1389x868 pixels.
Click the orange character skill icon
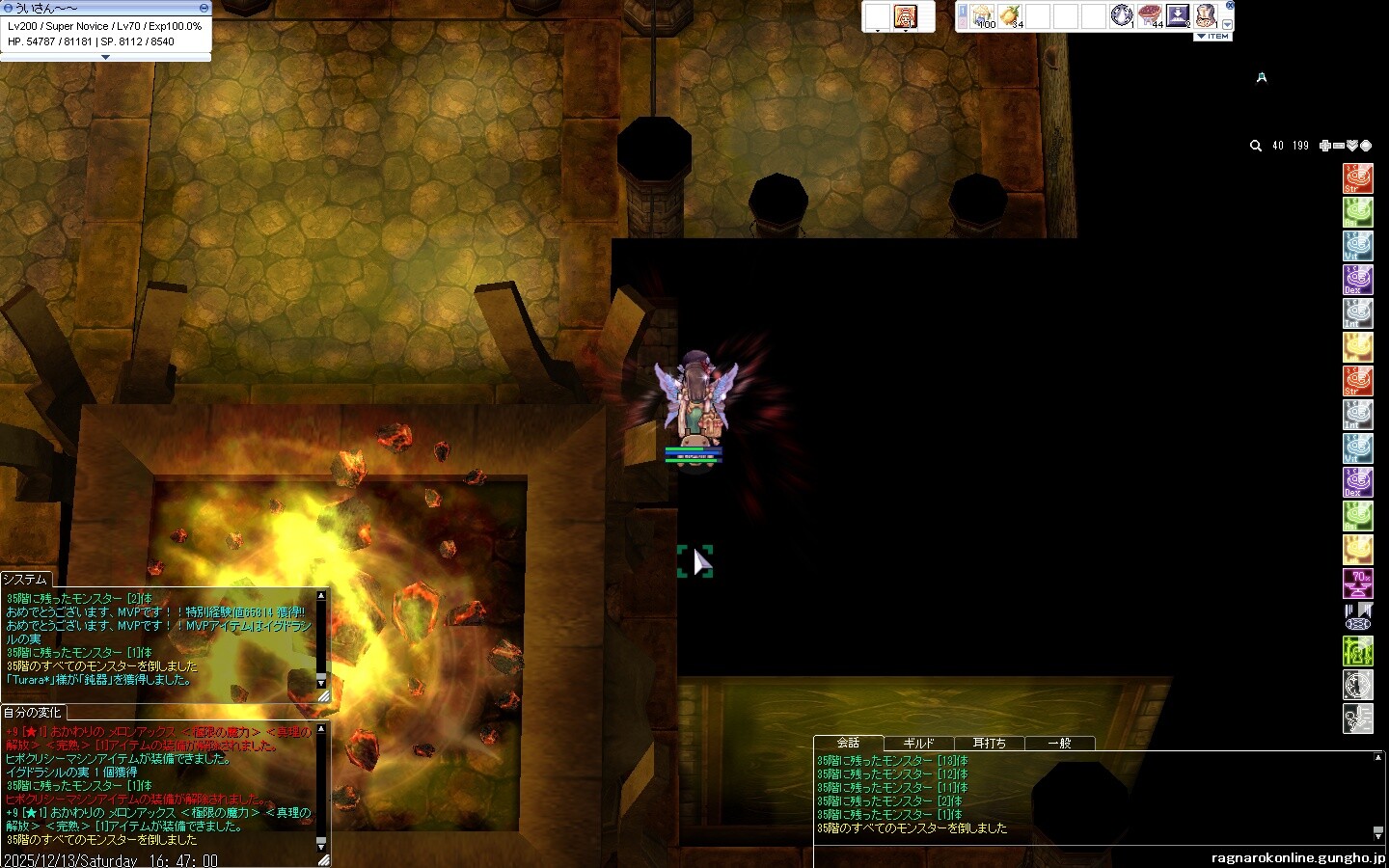[x=905, y=16]
